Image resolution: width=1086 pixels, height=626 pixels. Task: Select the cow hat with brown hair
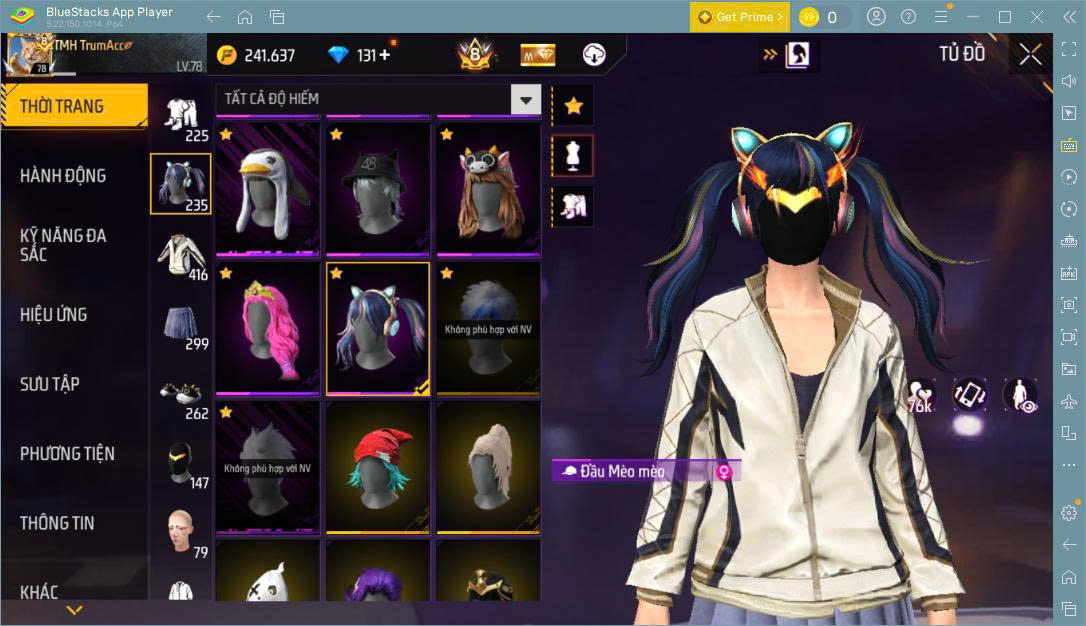click(487, 188)
